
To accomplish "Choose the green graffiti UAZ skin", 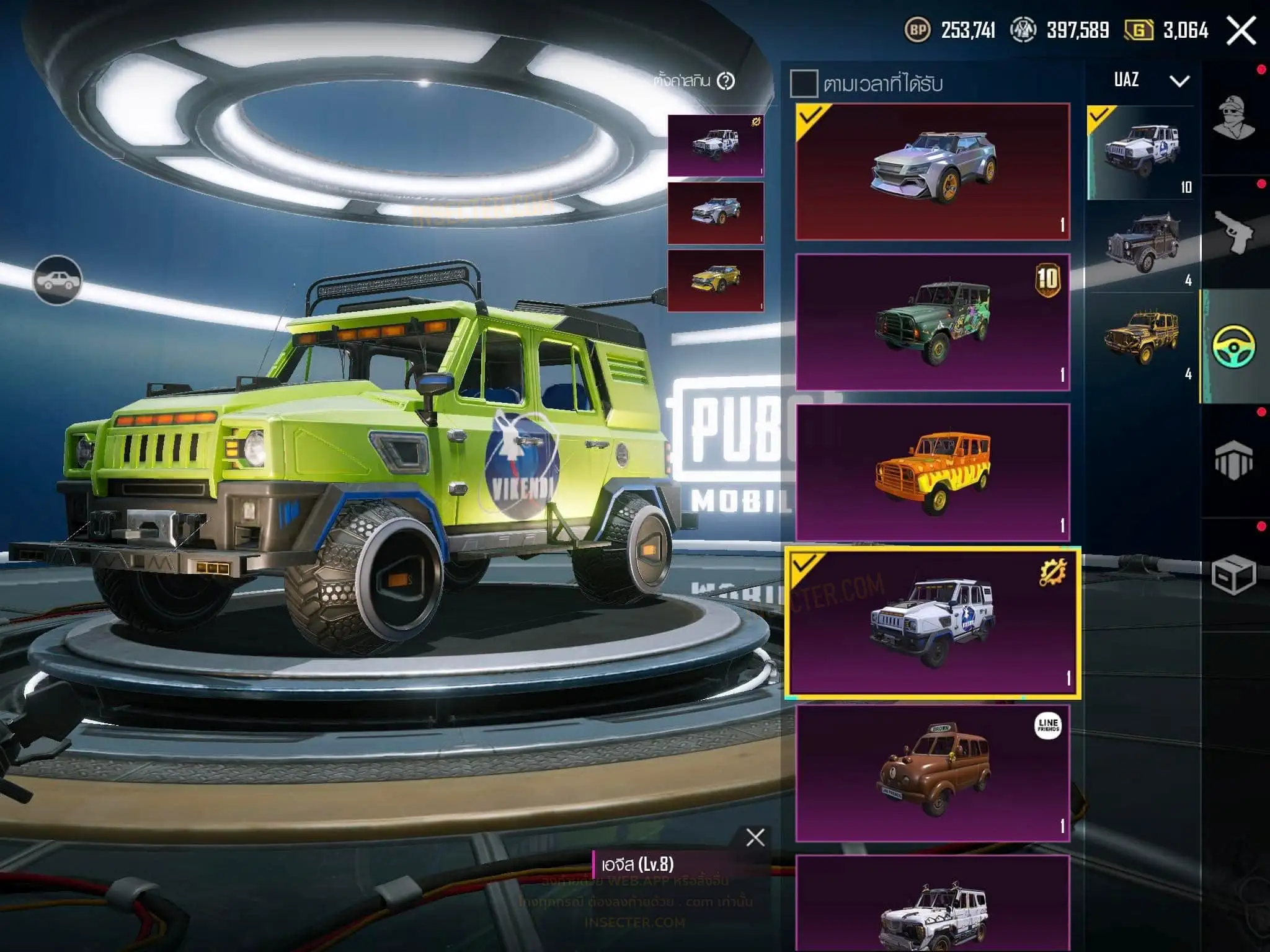I will coord(933,322).
